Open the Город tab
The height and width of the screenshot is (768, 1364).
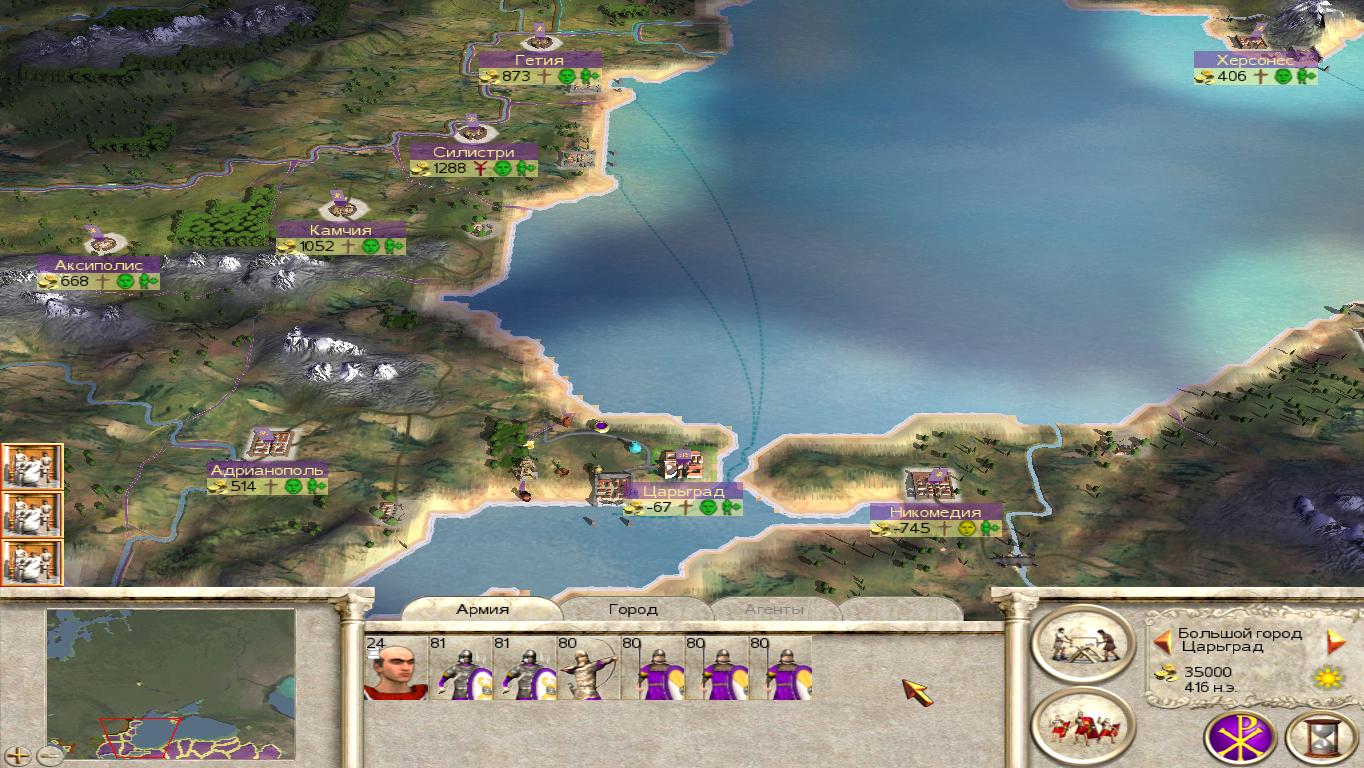tap(633, 609)
